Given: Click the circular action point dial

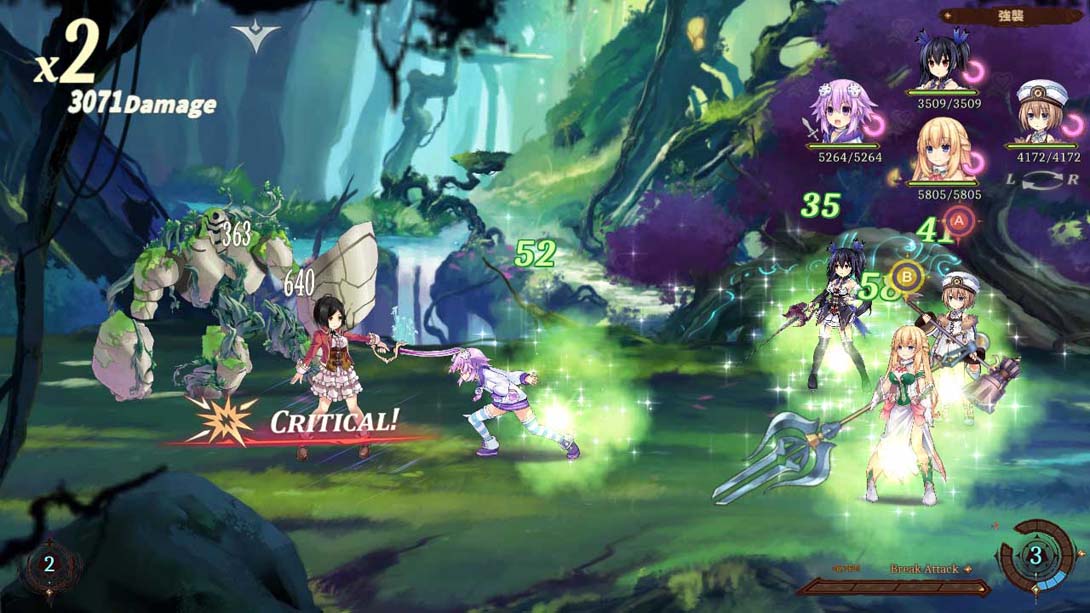Looking at the screenshot, I should (x=1036, y=557).
